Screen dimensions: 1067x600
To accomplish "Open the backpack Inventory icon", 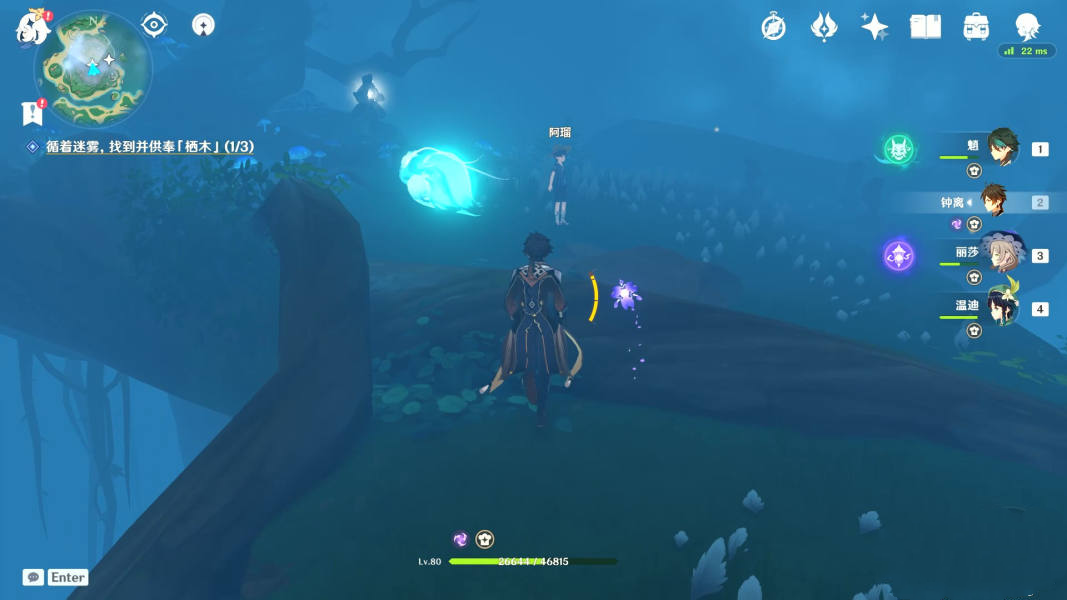I will tap(976, 27).
